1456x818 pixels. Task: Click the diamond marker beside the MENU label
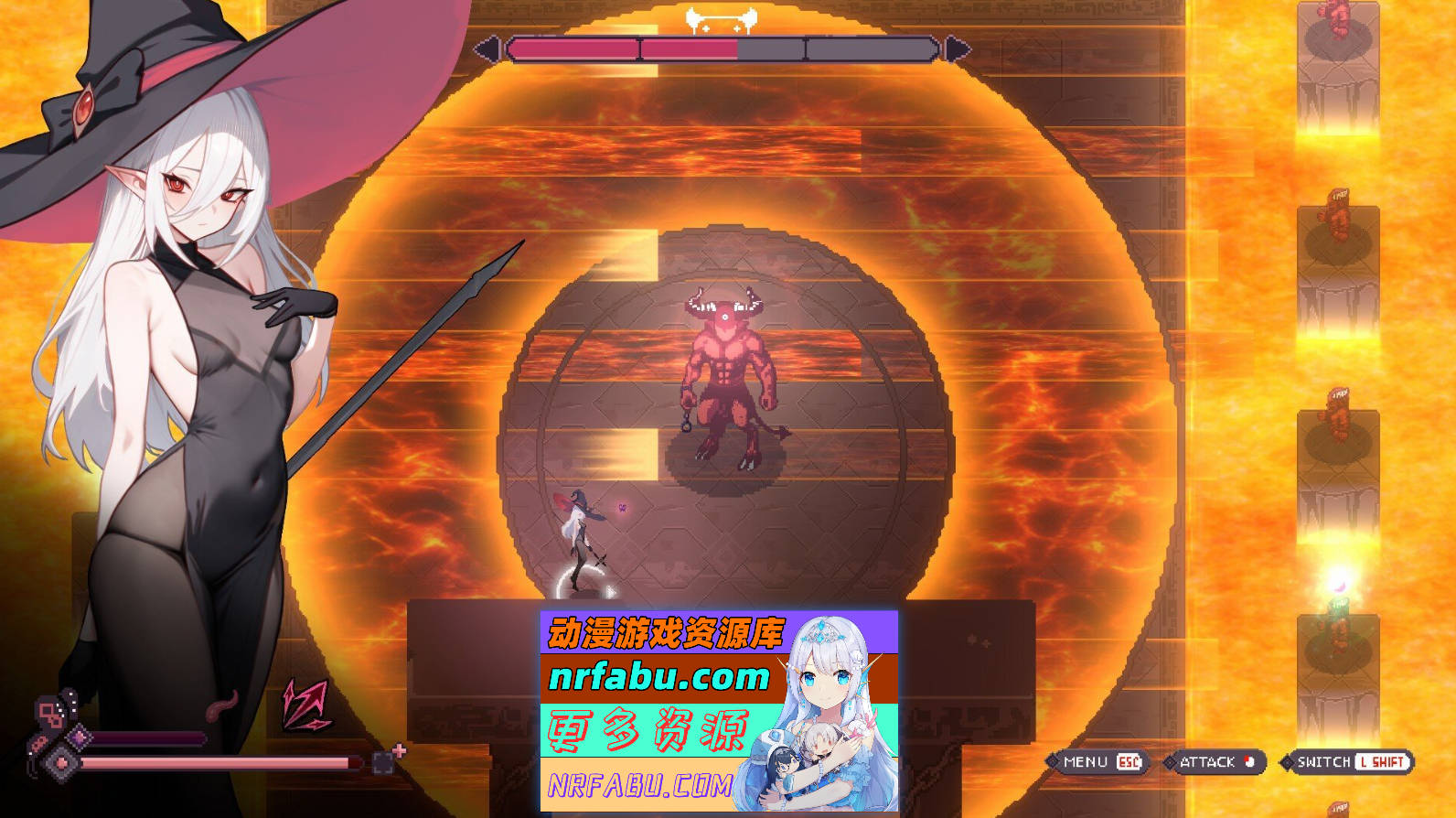(x=1053, y=761)
